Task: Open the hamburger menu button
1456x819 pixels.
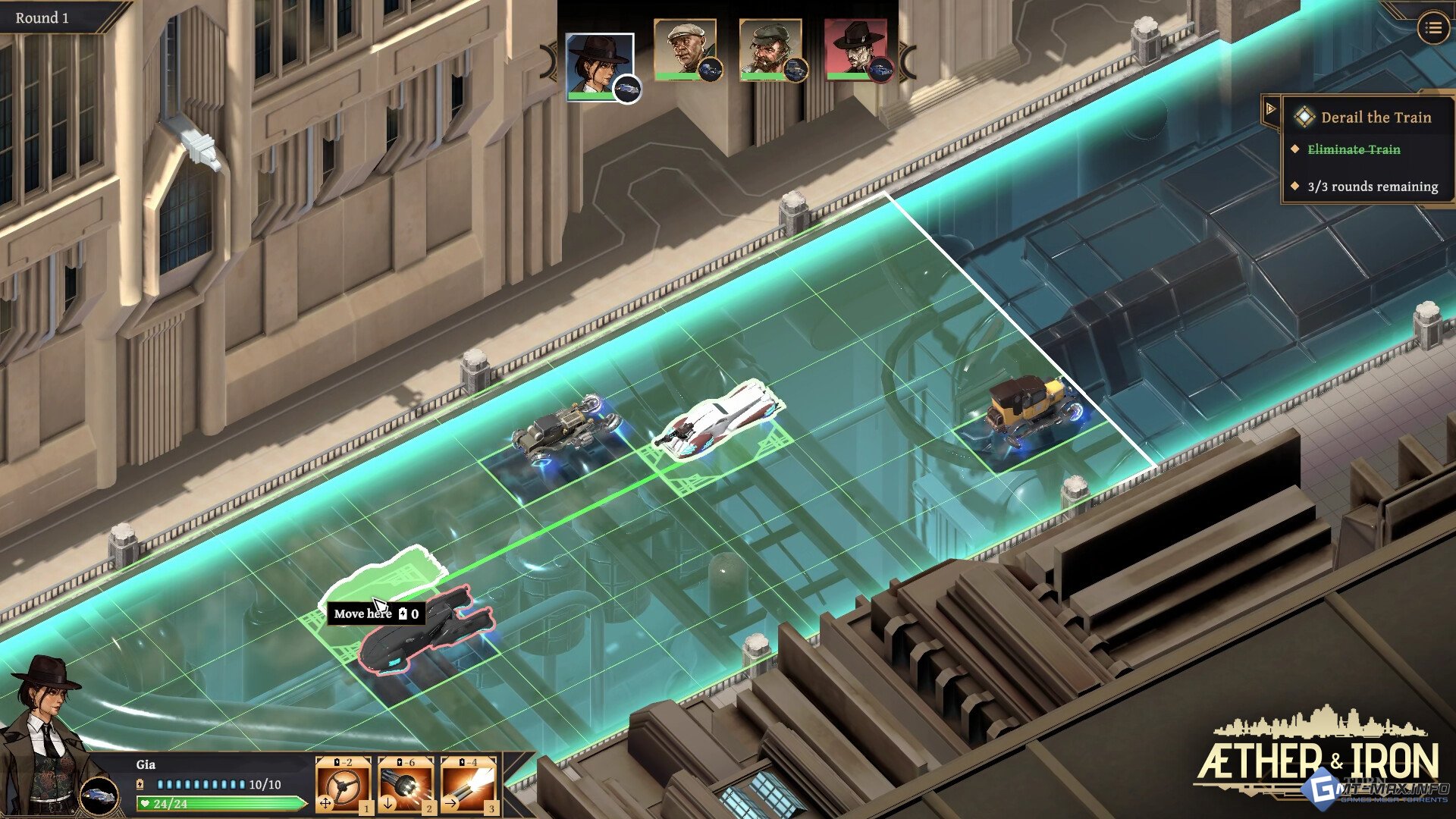Action: pos(1432,28)
